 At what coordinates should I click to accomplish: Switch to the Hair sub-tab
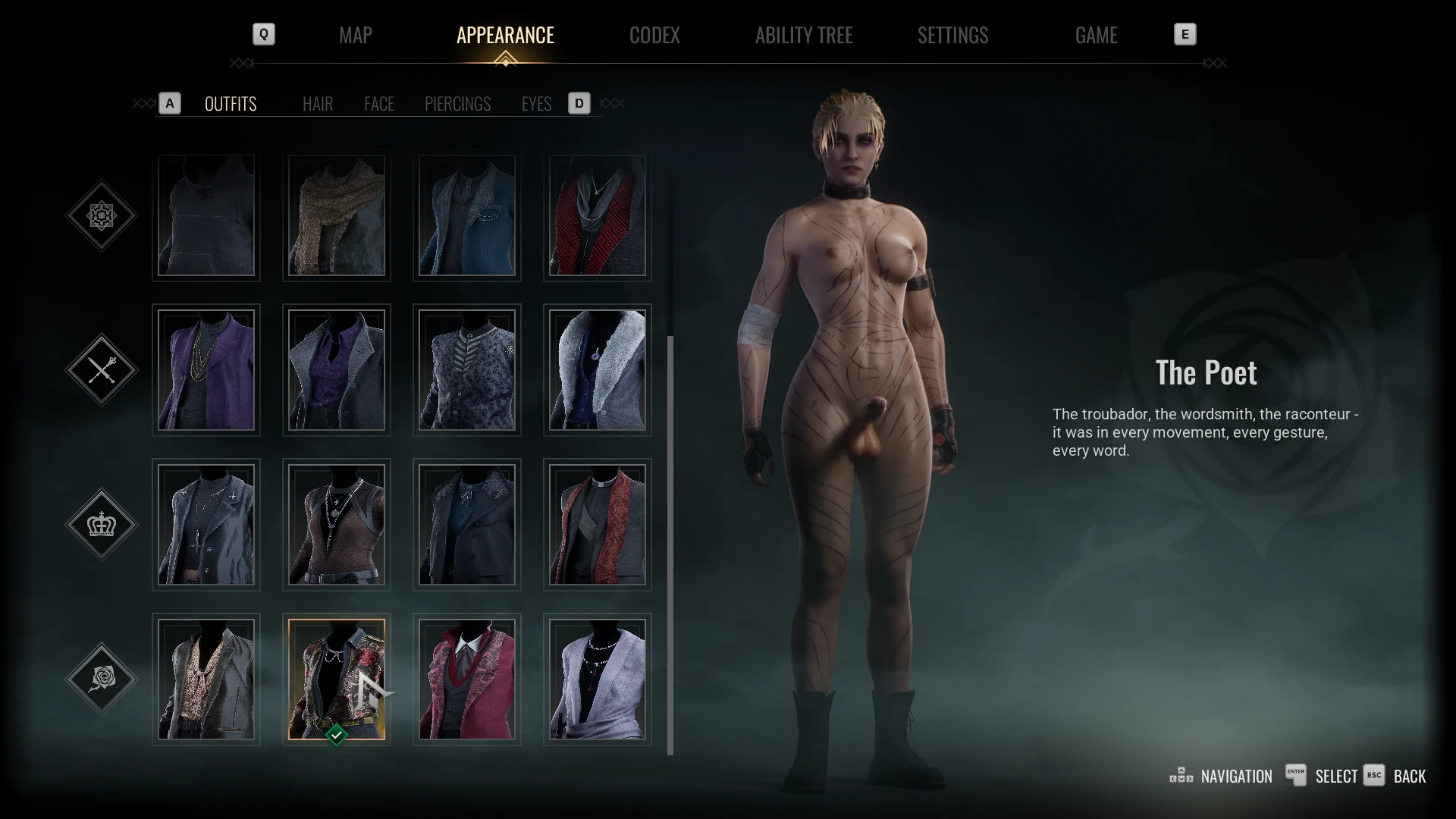318,104
